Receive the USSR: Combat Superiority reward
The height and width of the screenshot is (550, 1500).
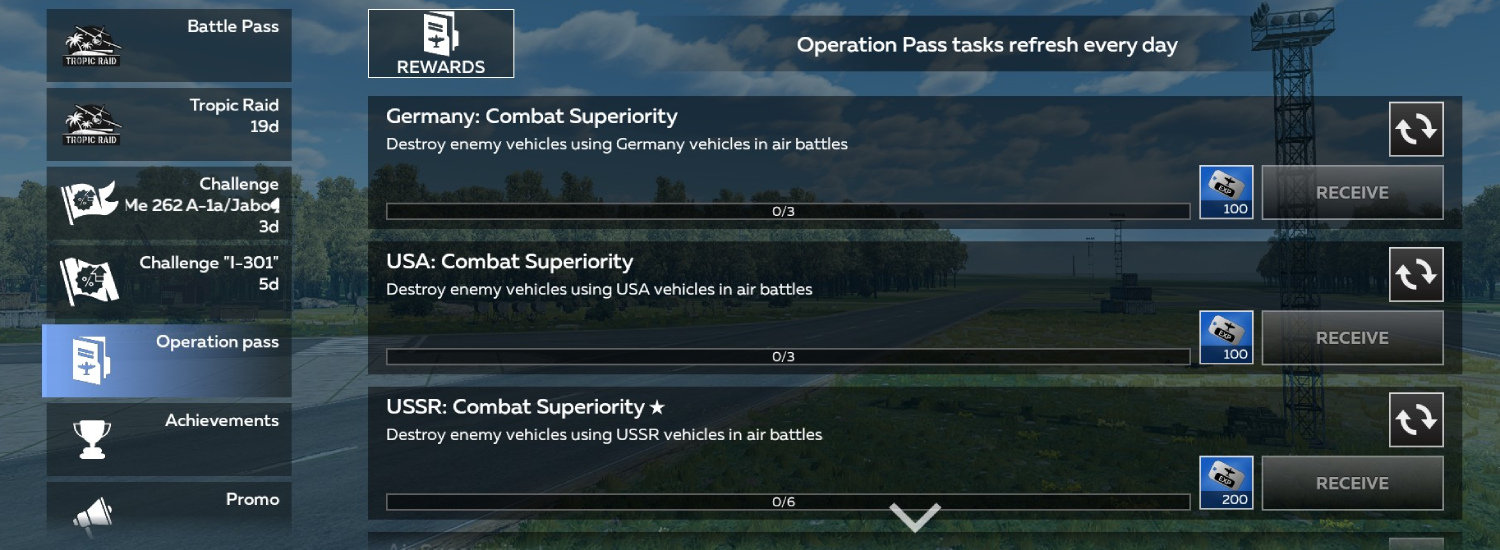tap(1352, 483)
